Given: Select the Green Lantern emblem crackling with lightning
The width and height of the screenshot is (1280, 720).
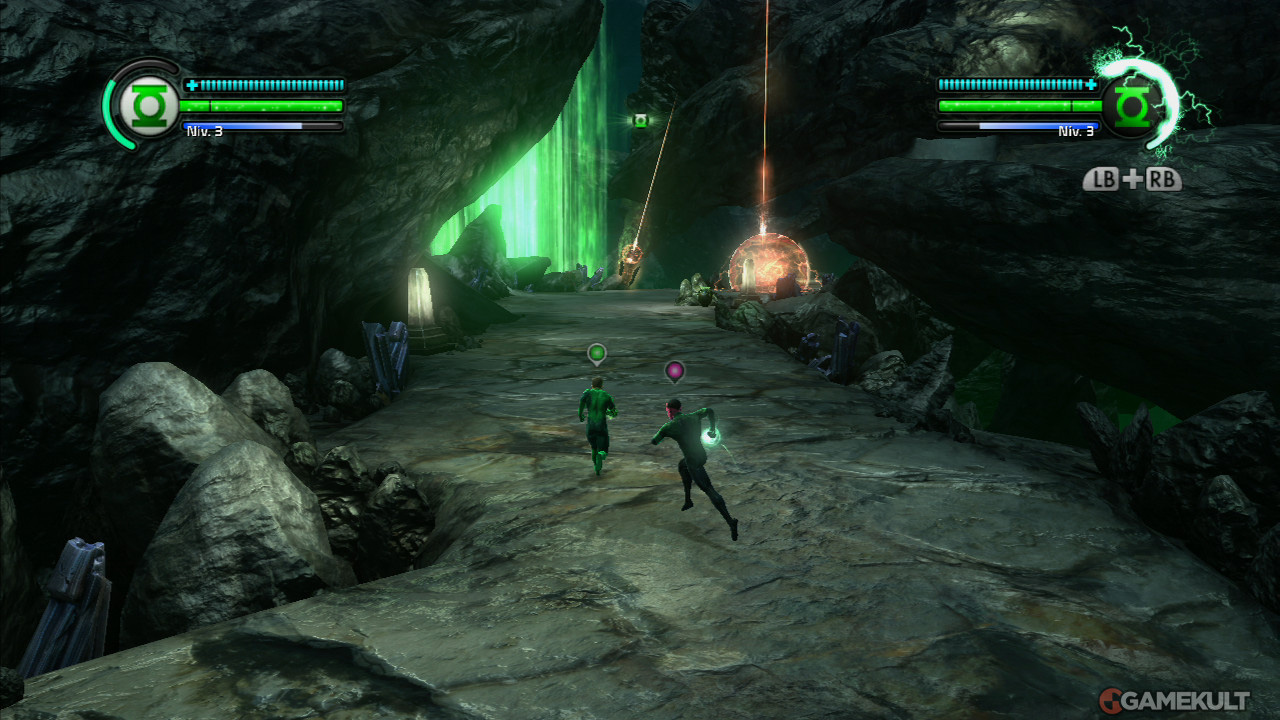Looking at the screenshot, I should [x=1131, y=104].
